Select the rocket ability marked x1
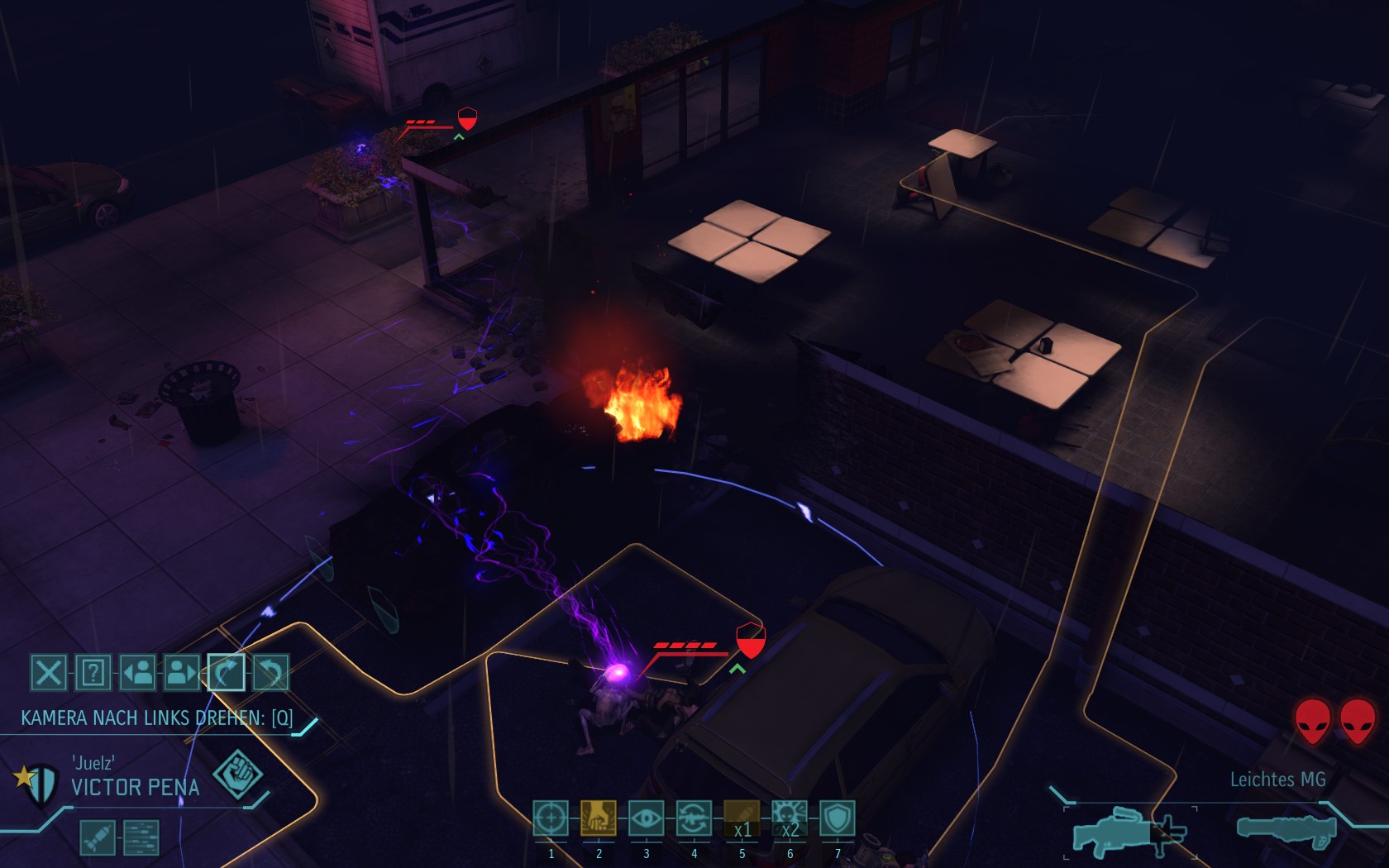The height and width of the screenshot is (868, 1389). tap(742, 818)
